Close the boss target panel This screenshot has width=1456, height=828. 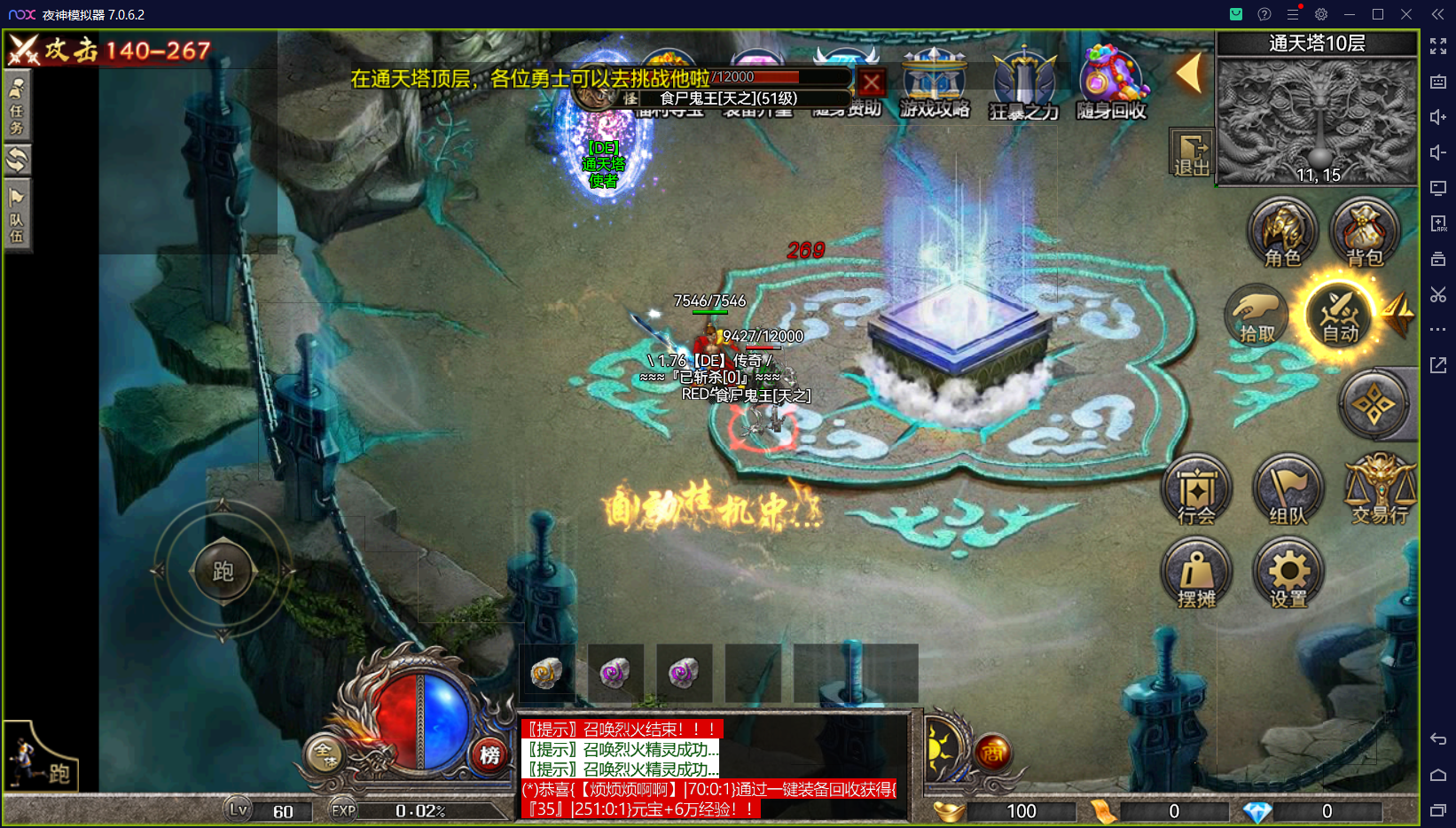coord(872,83)
